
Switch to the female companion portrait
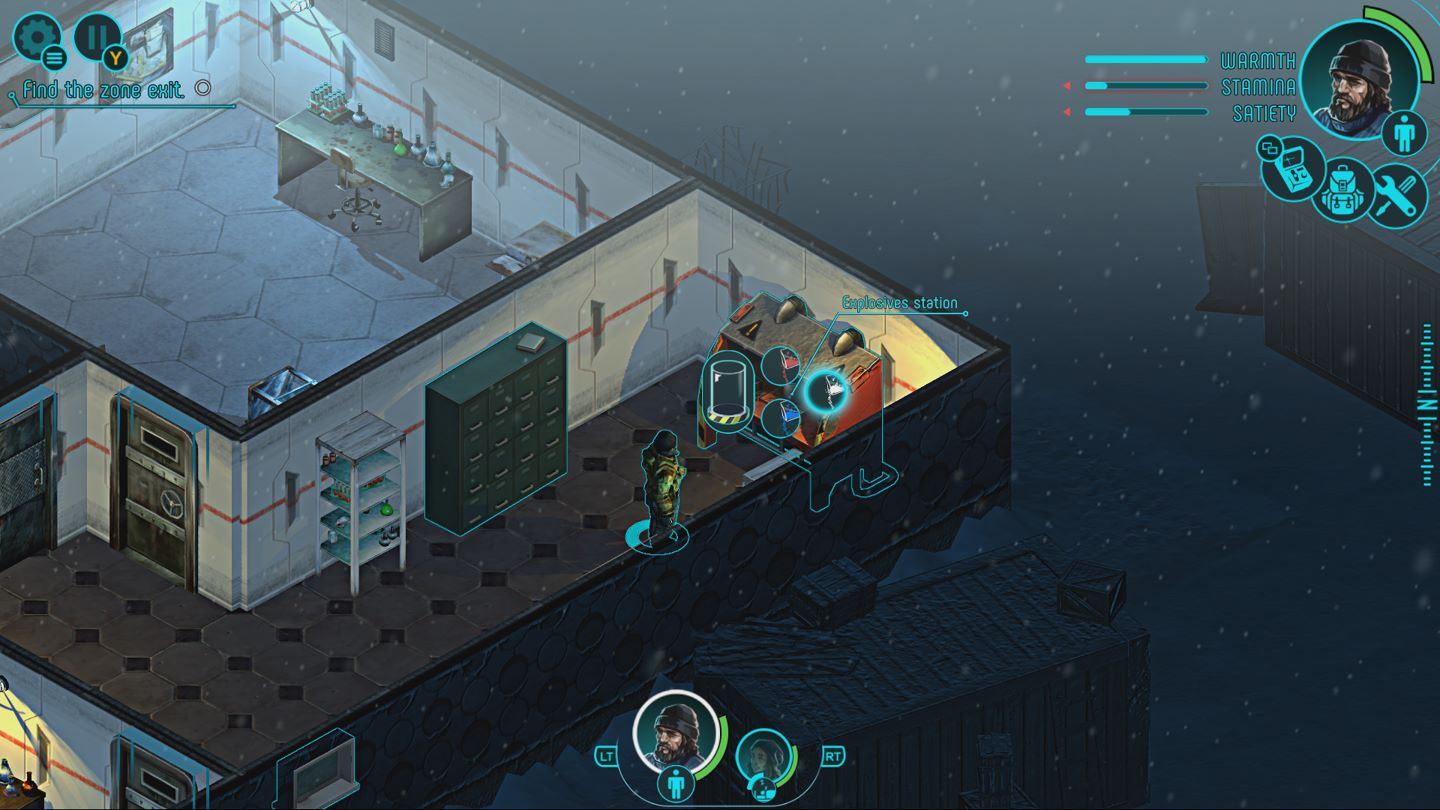click(765, 755)
